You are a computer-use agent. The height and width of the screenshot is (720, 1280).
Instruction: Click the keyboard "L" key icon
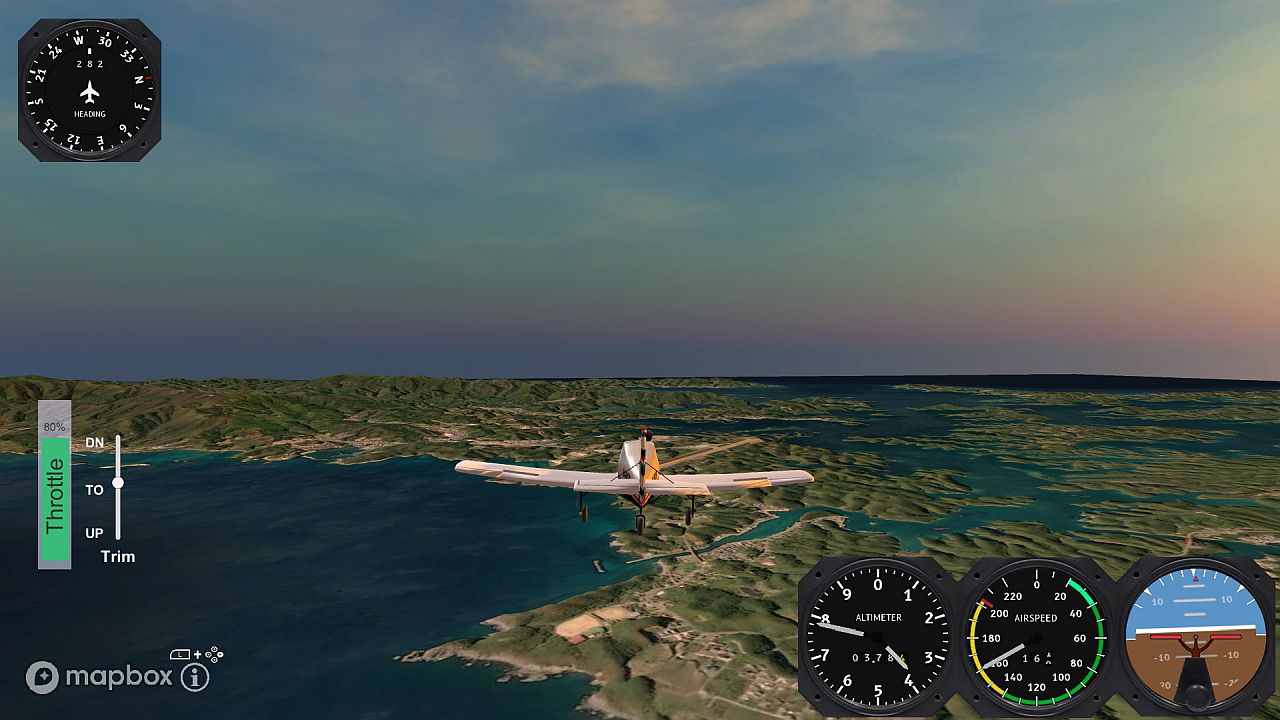click(180, 654)
